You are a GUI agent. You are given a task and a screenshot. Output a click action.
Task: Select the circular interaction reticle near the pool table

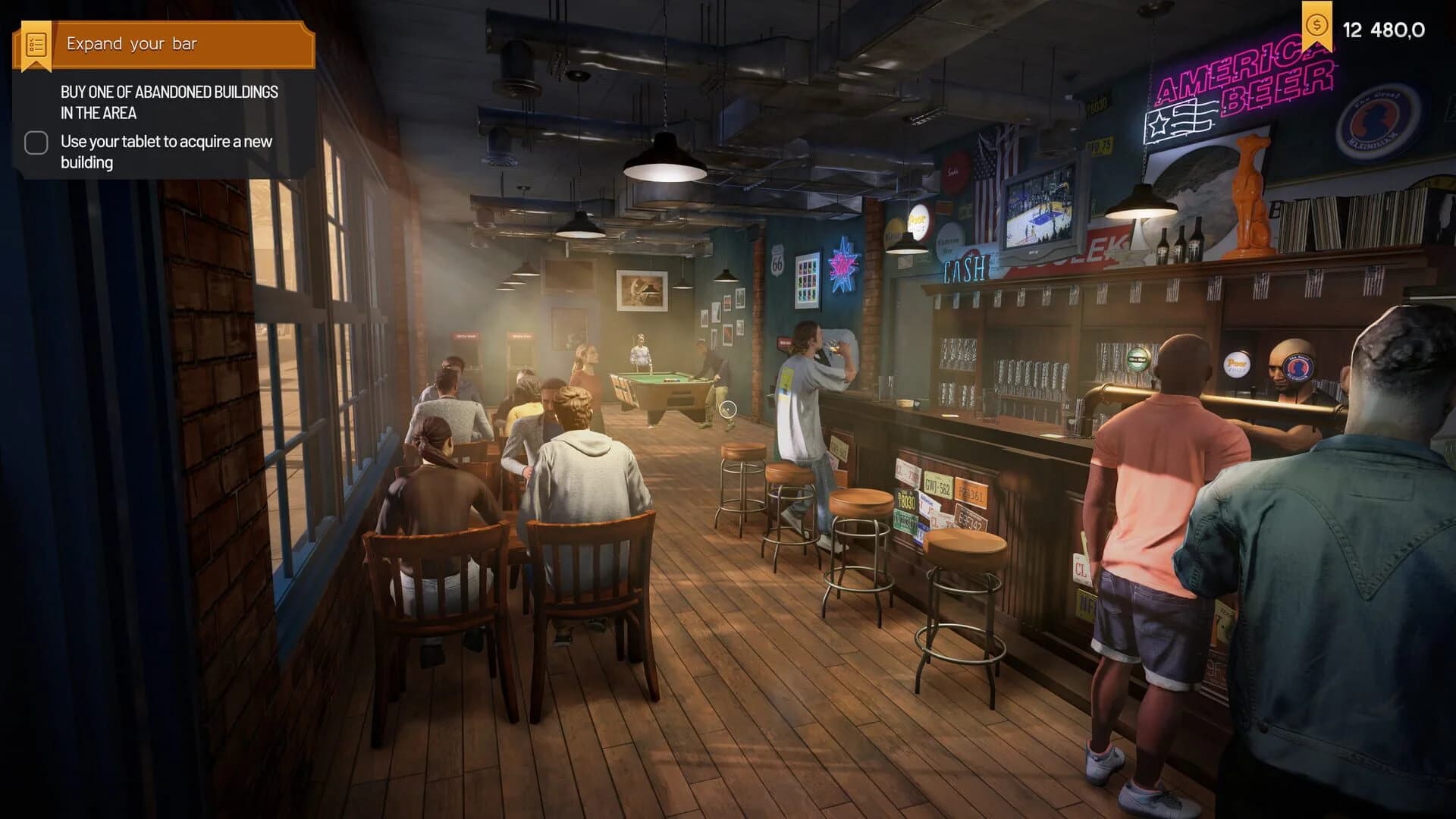click(x=730, y=410)
